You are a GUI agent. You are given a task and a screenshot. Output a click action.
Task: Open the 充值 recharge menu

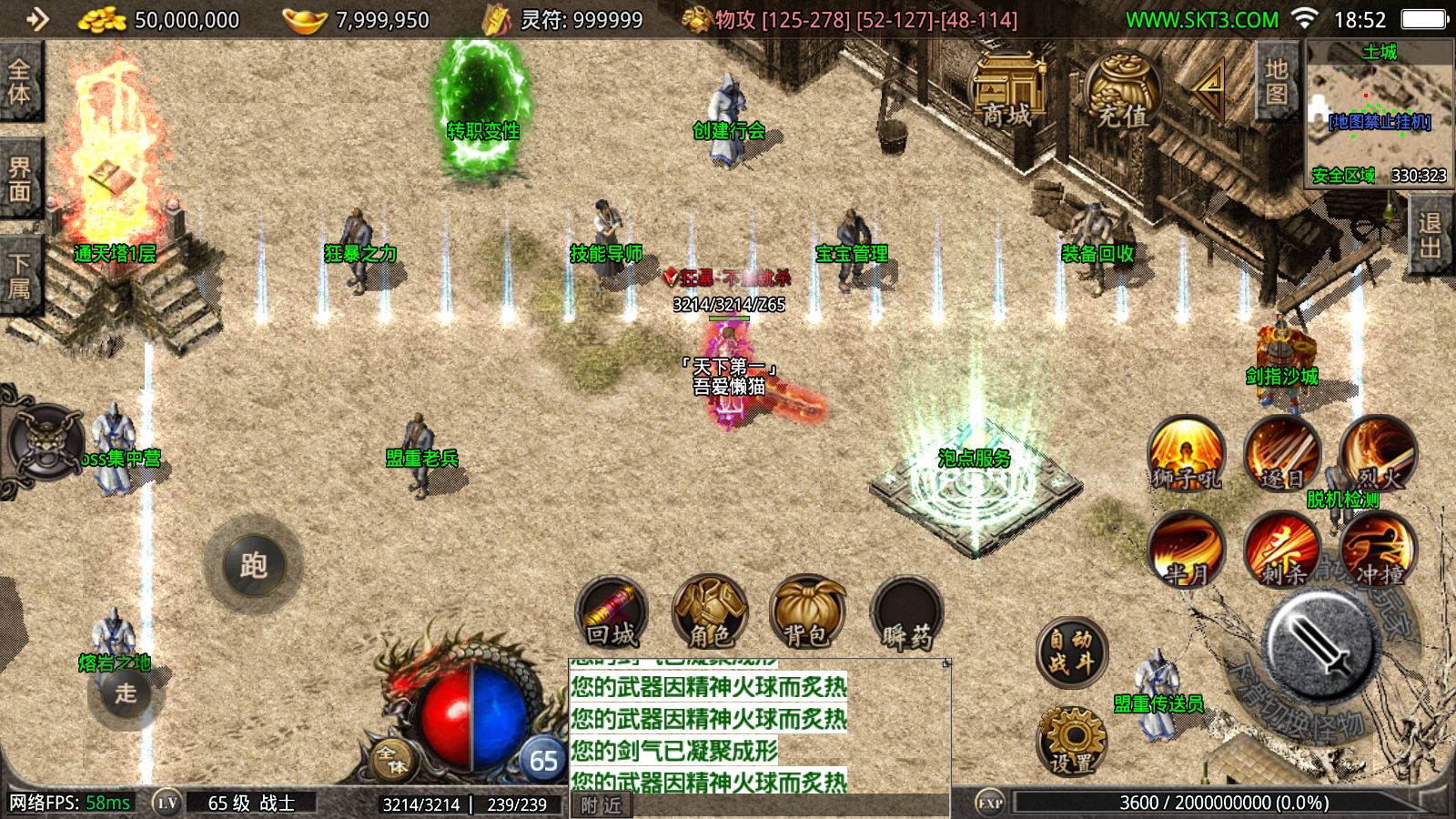[x=1121, y=91]
